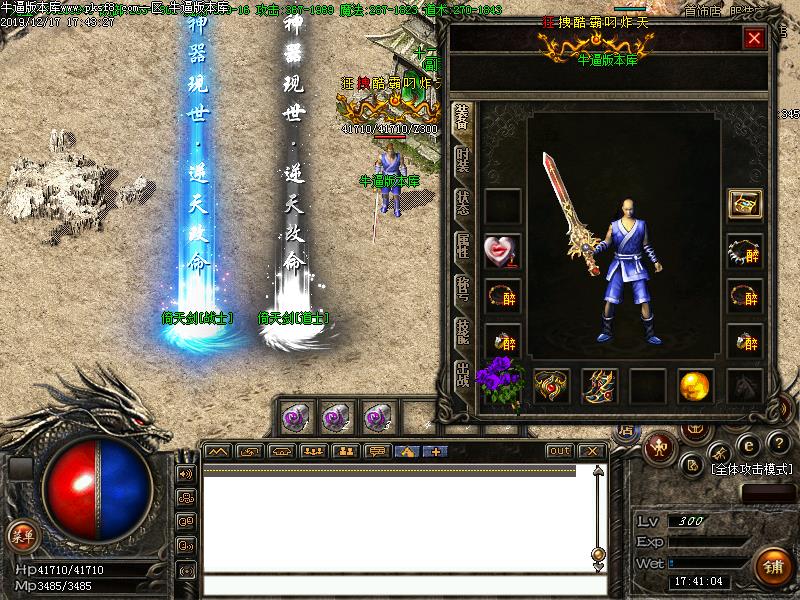
Task: Select the heart-shaped lips equipment slot
Action: (x=501, y=250)
